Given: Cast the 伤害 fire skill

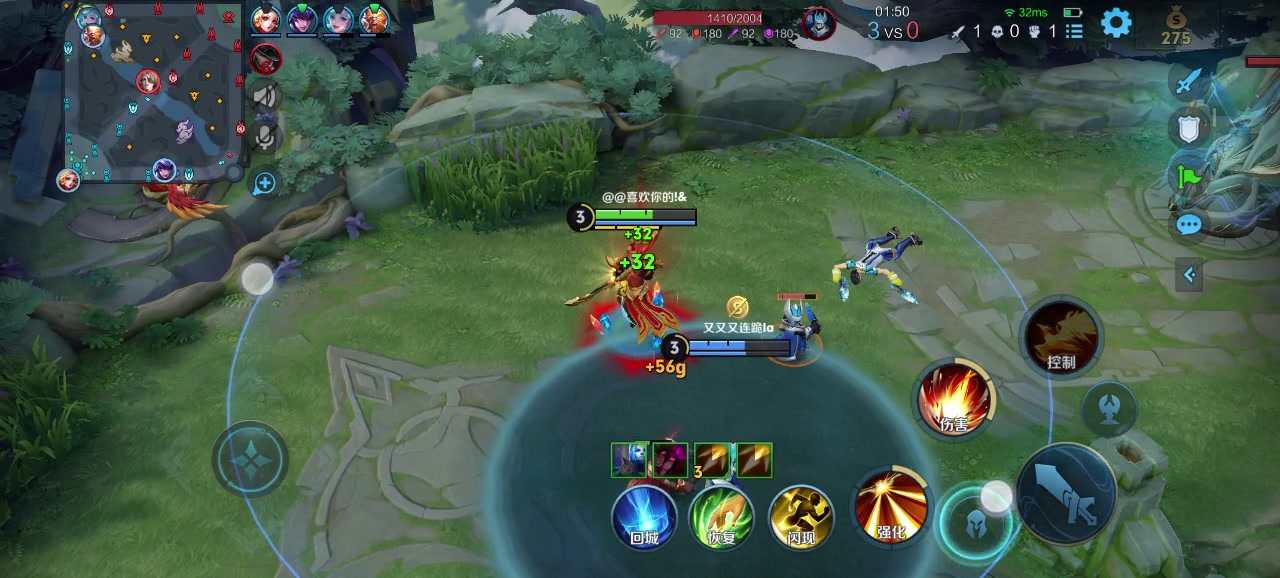Looking at the screenshot, I should (x=954, y=399).
